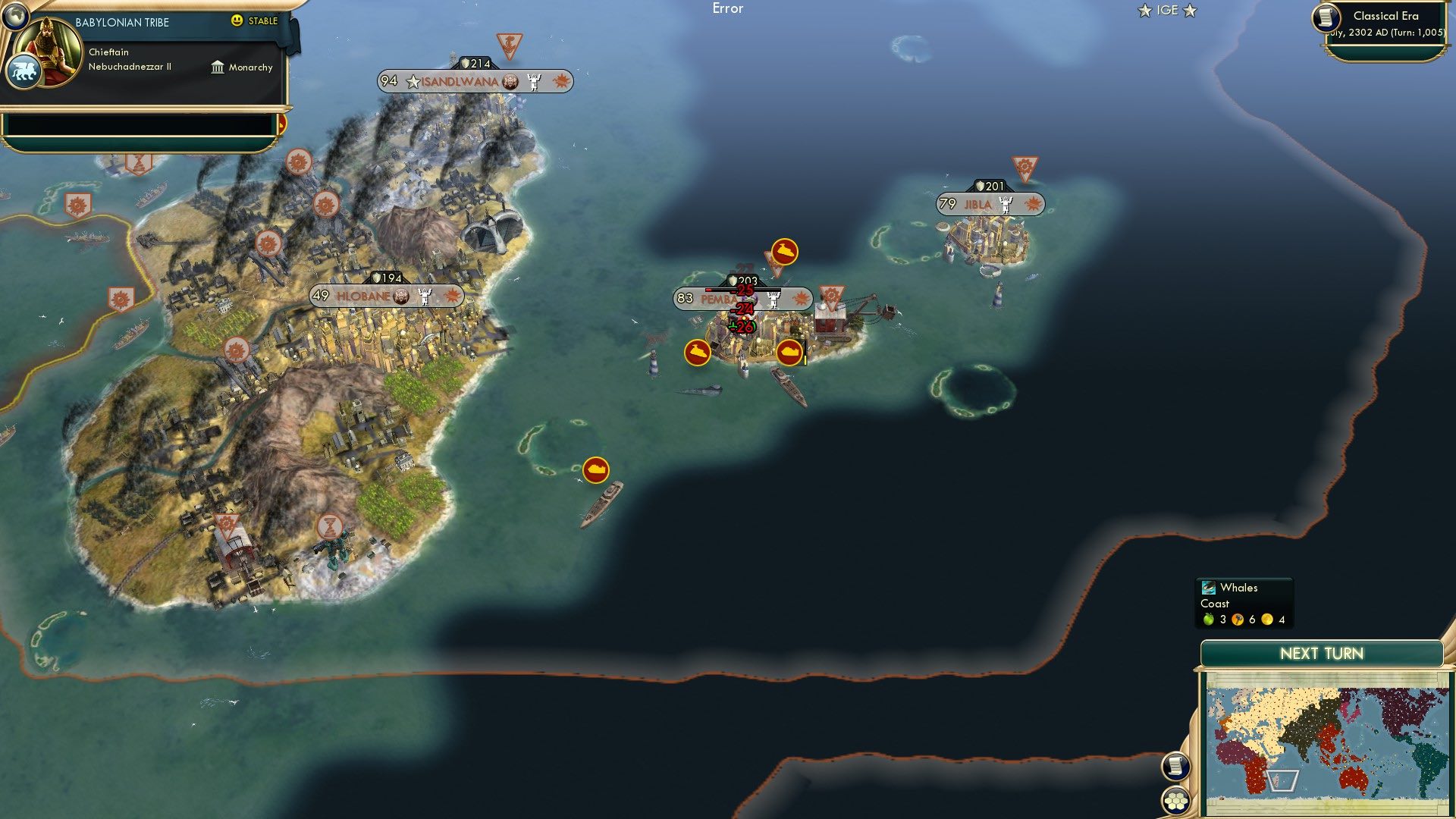Open the IGE editor via its starred label

tap(1168, 11)
